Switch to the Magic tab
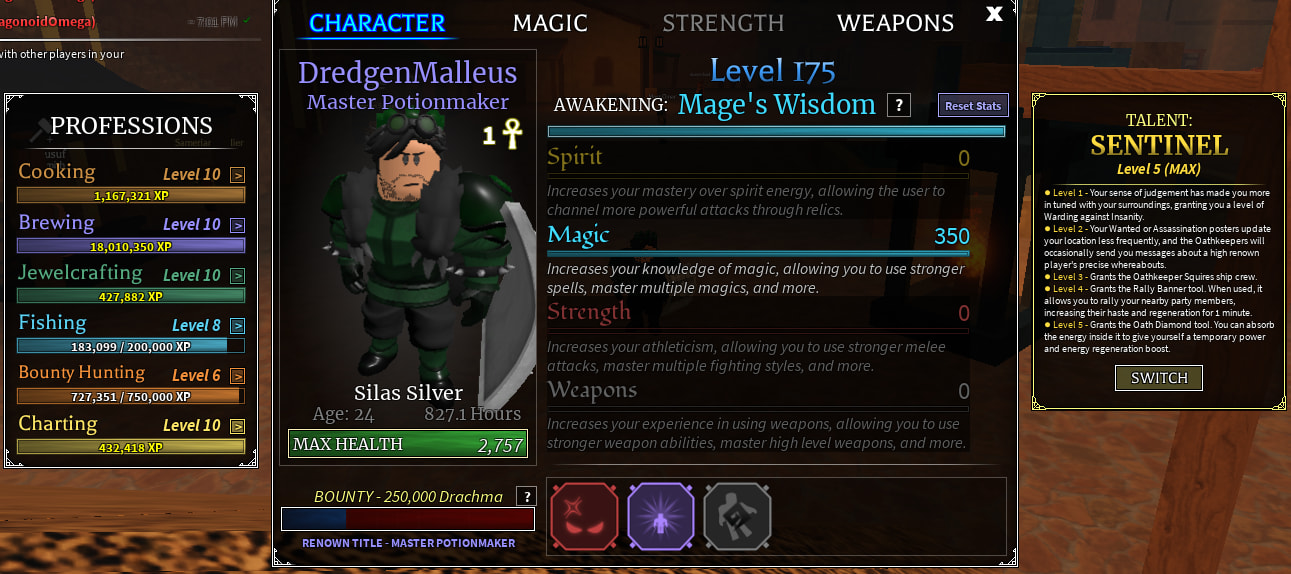The height and width of the screenshot is (574, 1291). pyautogui.click(x=550, y=23)
